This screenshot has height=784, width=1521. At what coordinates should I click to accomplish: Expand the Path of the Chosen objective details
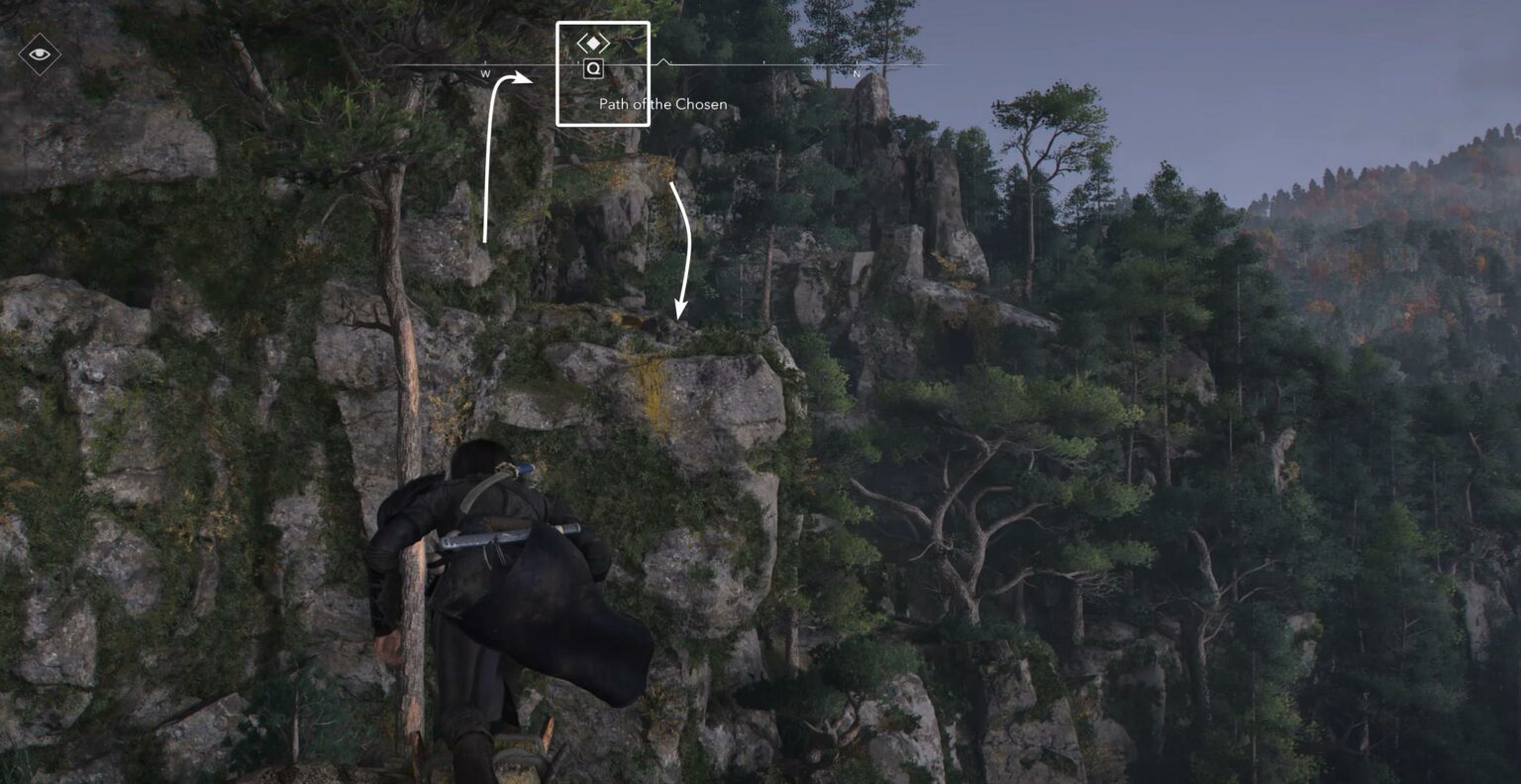[663, 104]
